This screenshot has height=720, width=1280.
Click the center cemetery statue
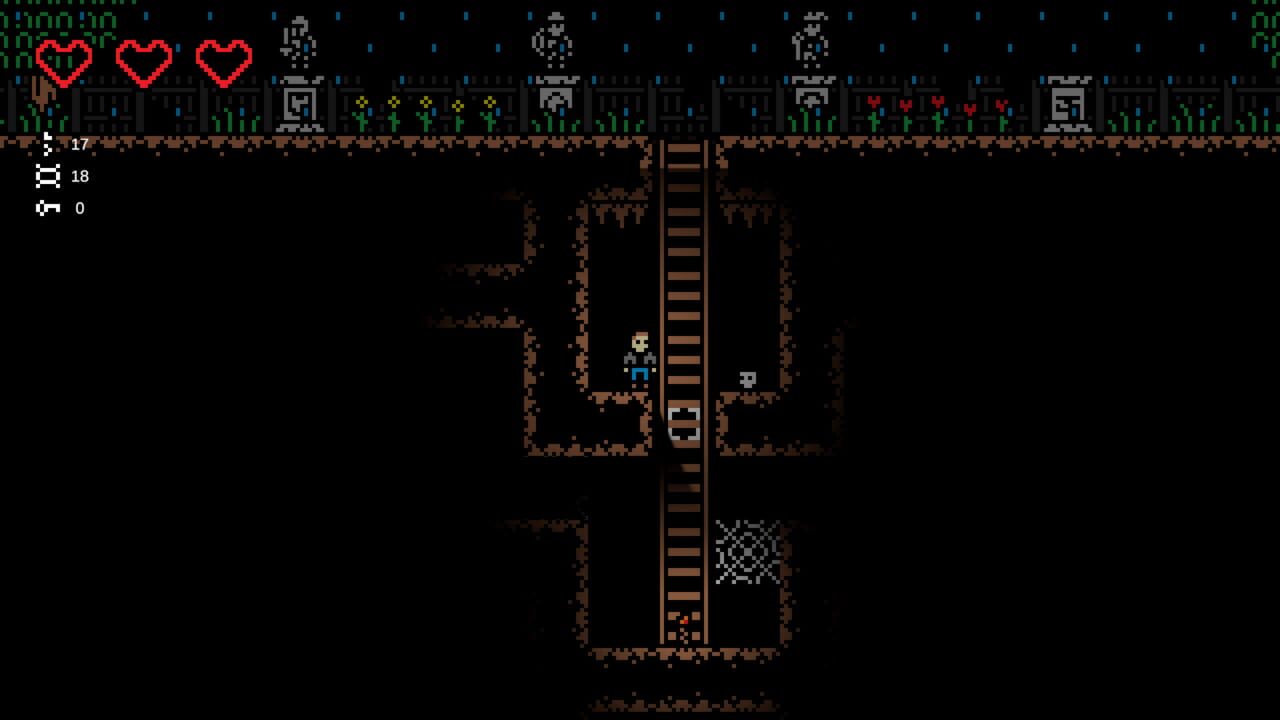pos(551,40)
